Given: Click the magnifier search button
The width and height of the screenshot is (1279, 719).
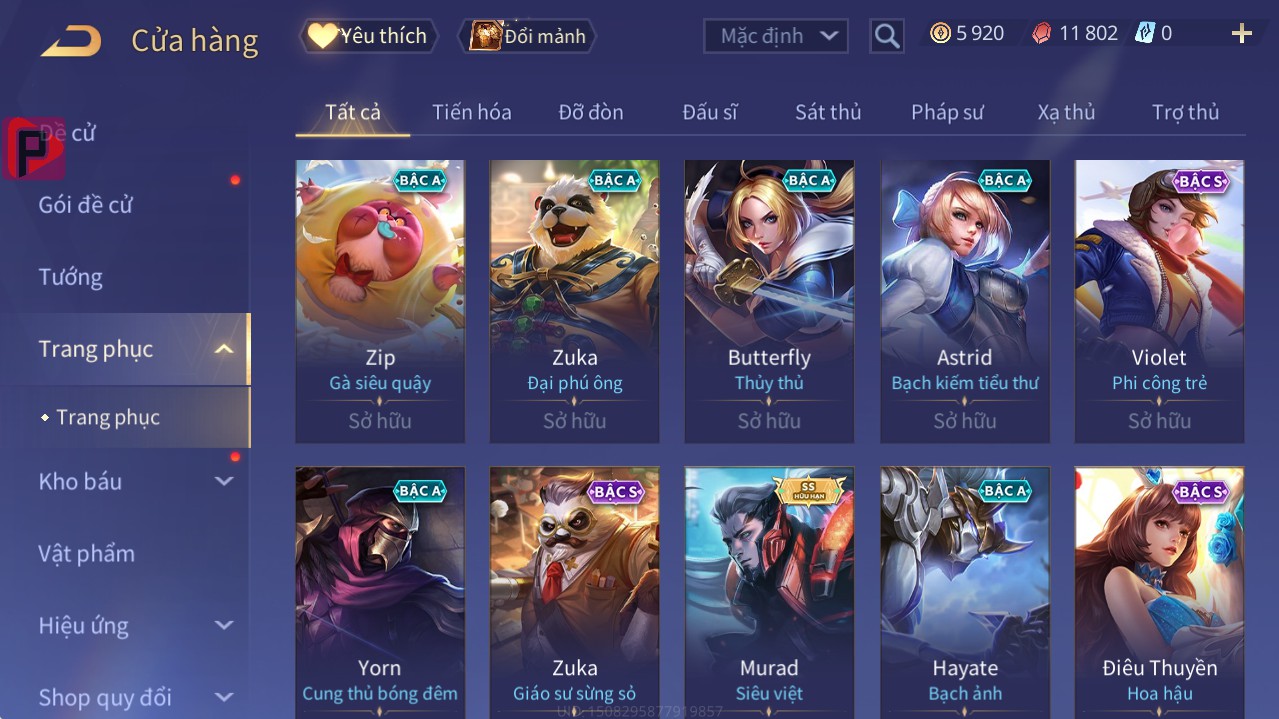Looking at the screenshot, I should point(887,37).
